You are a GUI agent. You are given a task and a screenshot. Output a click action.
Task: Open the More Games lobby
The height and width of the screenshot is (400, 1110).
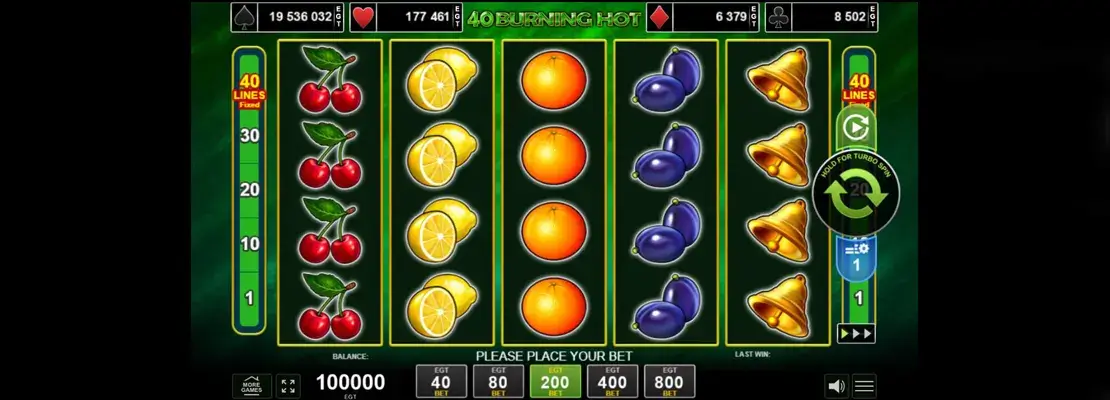(252, 385)
